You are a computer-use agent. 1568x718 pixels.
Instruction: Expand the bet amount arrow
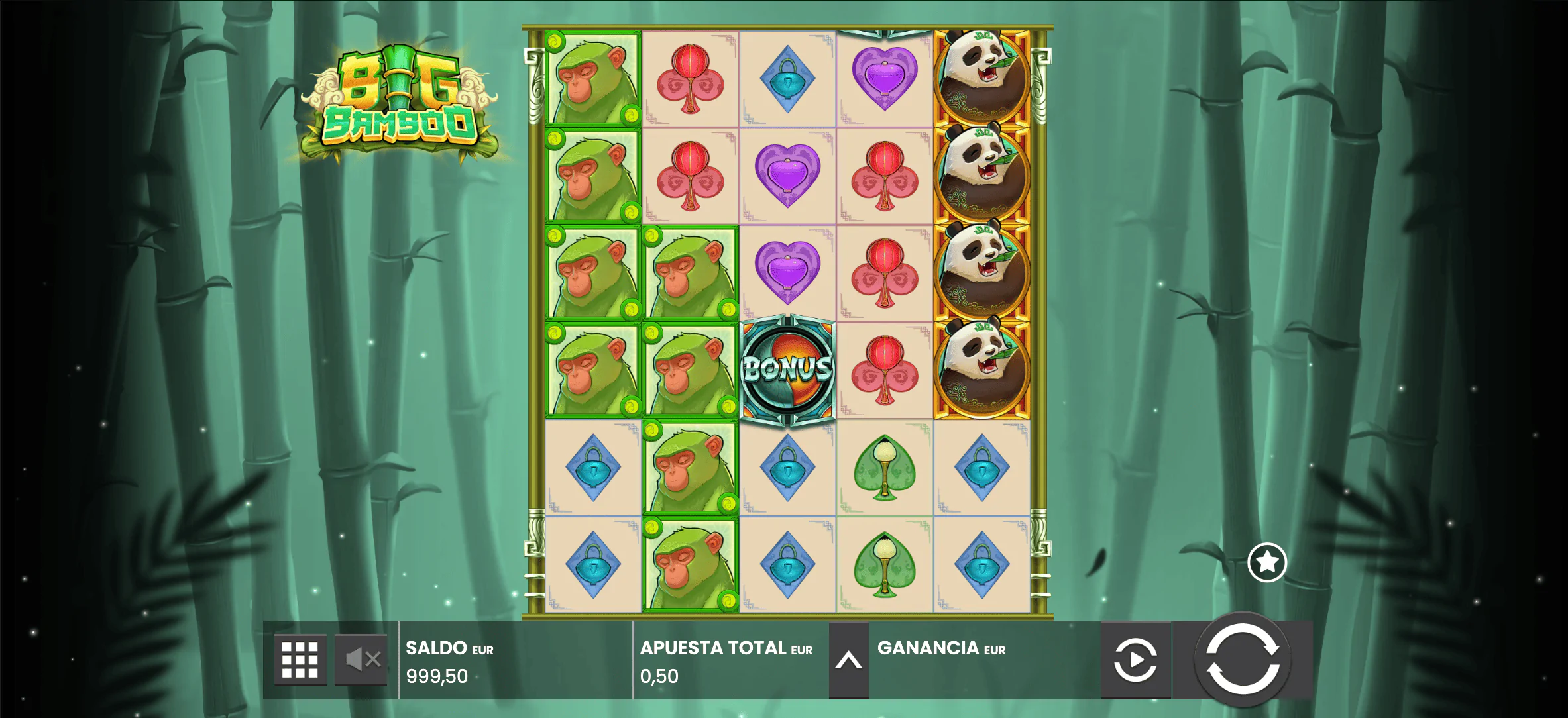click(x=848, y=660)
